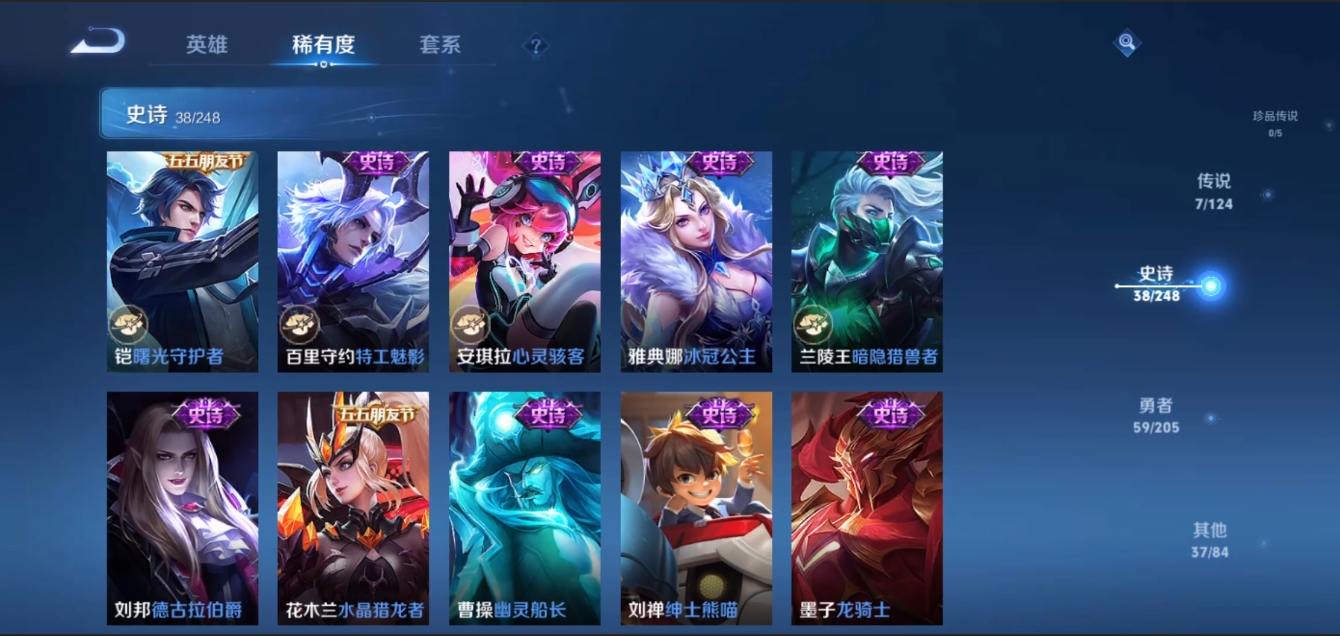Choose the 安琪拉 心灵骇客 skin card
Screen dimensions: 1340x636
click(x=525, y=262)
